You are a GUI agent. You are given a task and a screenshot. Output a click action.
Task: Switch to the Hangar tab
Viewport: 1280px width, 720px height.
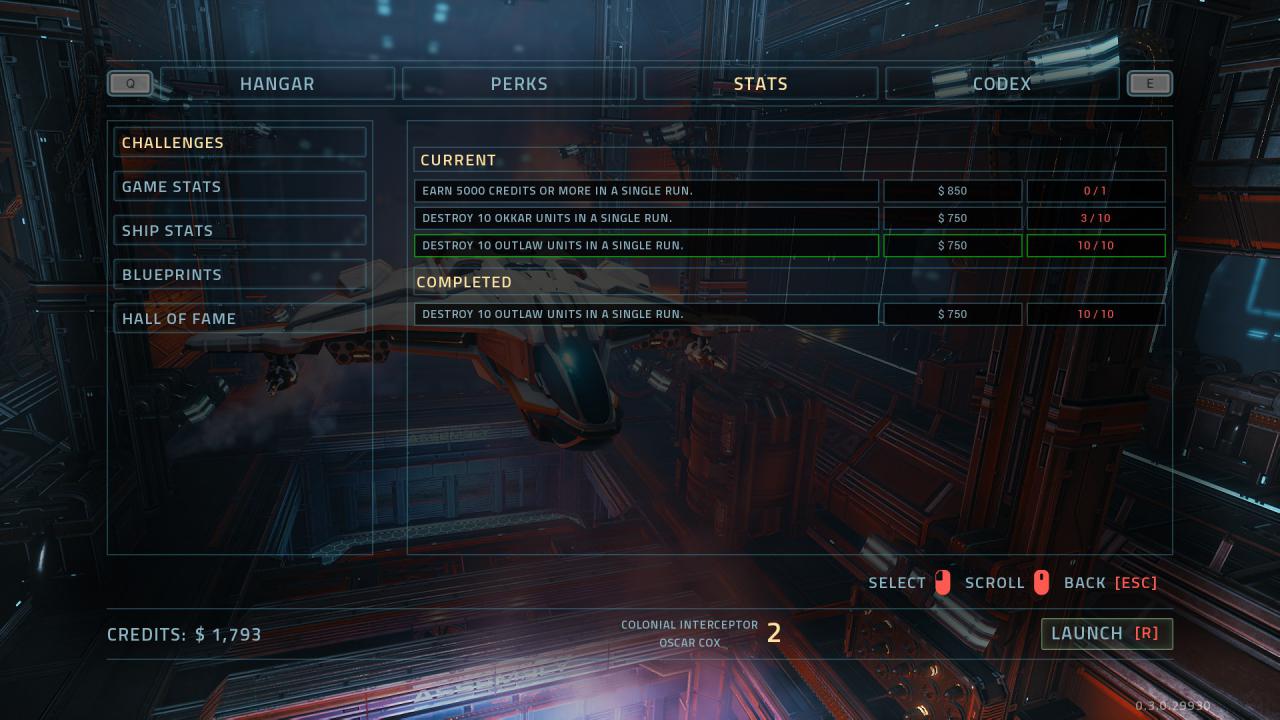[x=277, y=84]
